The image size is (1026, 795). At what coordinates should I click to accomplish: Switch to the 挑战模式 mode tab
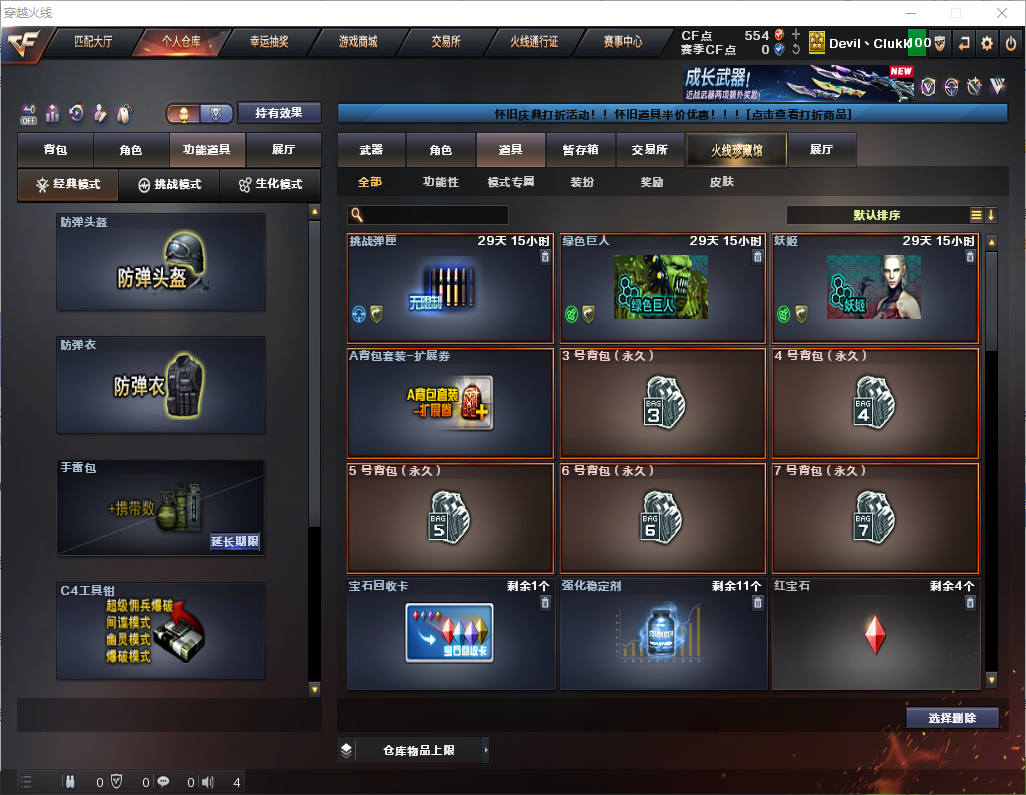coord(169,185)
